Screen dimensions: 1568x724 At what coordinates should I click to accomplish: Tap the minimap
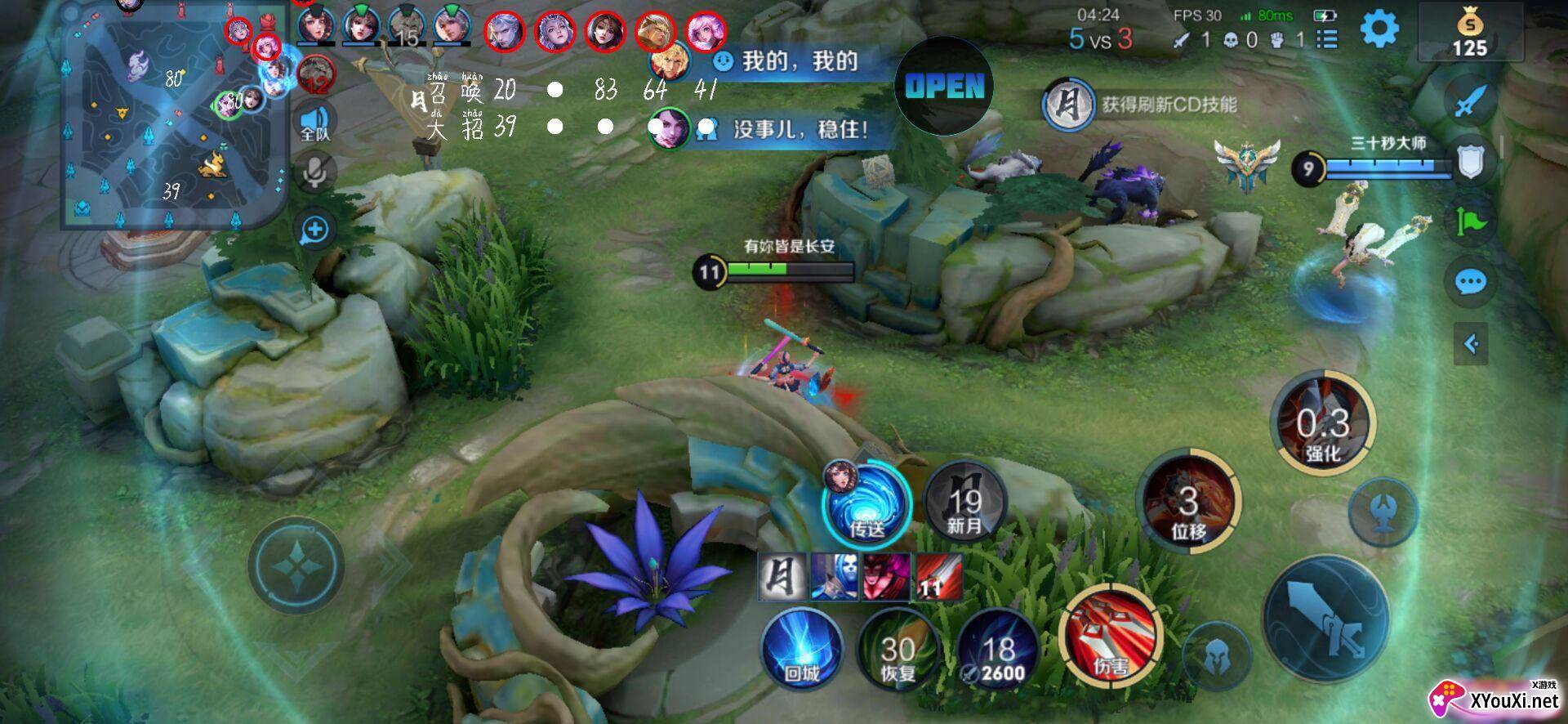(x=174, y=114)
